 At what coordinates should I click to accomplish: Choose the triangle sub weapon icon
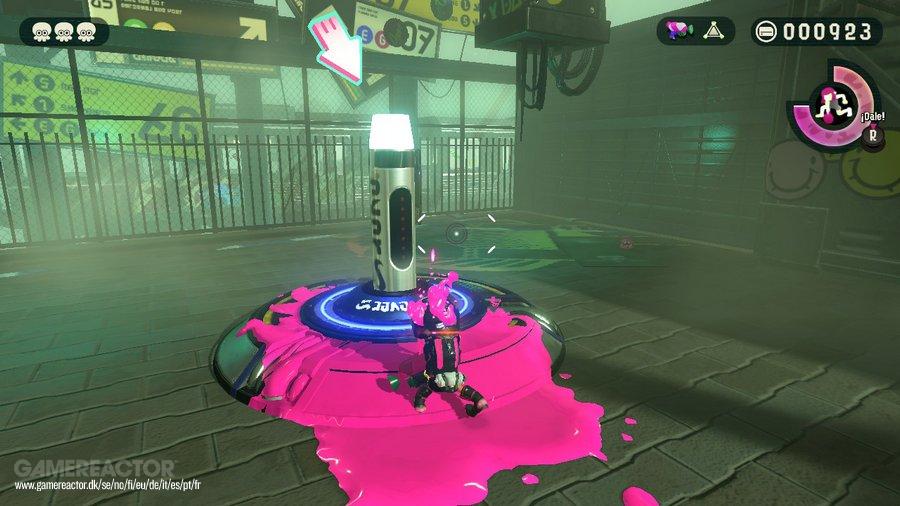713,31
